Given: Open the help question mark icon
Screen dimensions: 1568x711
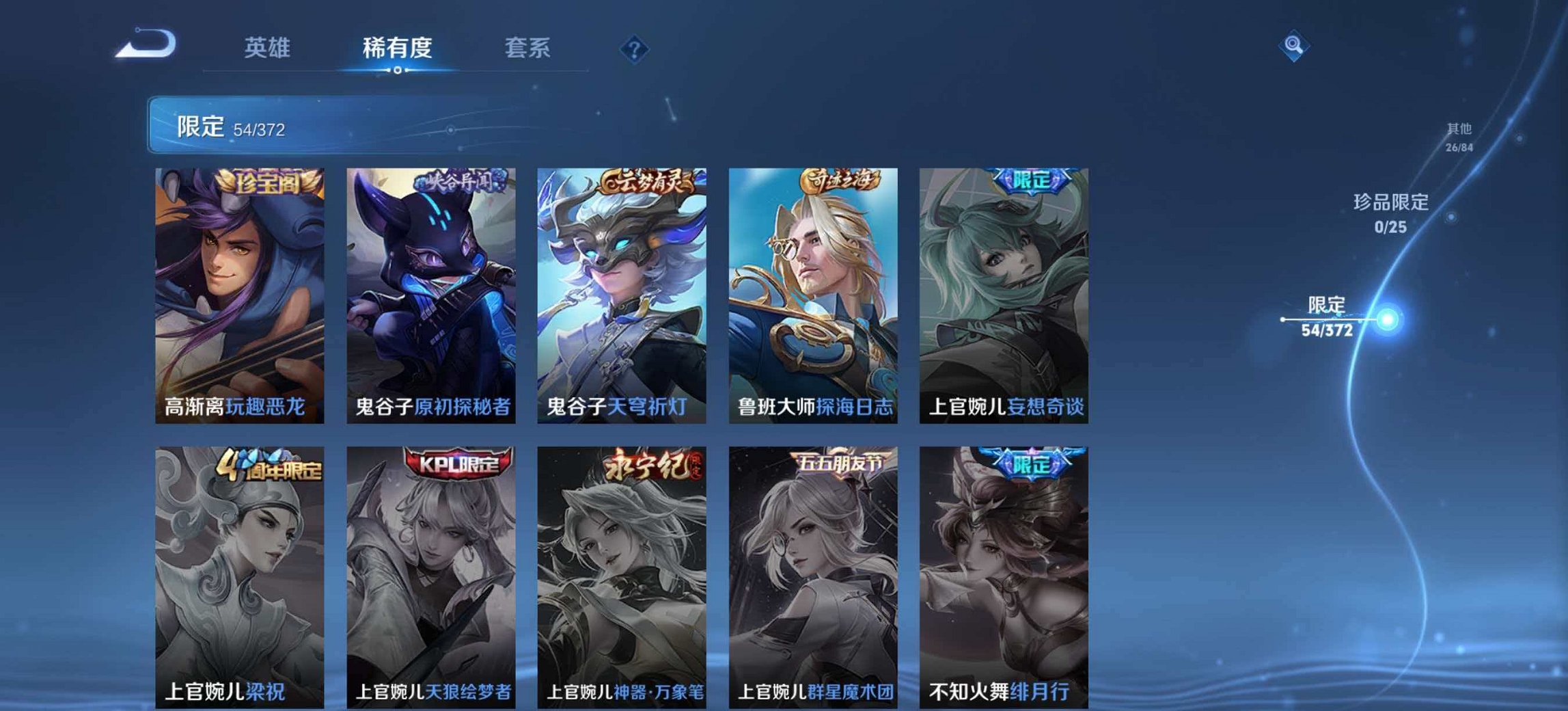Looking at the screenshot, I should click(632, 48).
